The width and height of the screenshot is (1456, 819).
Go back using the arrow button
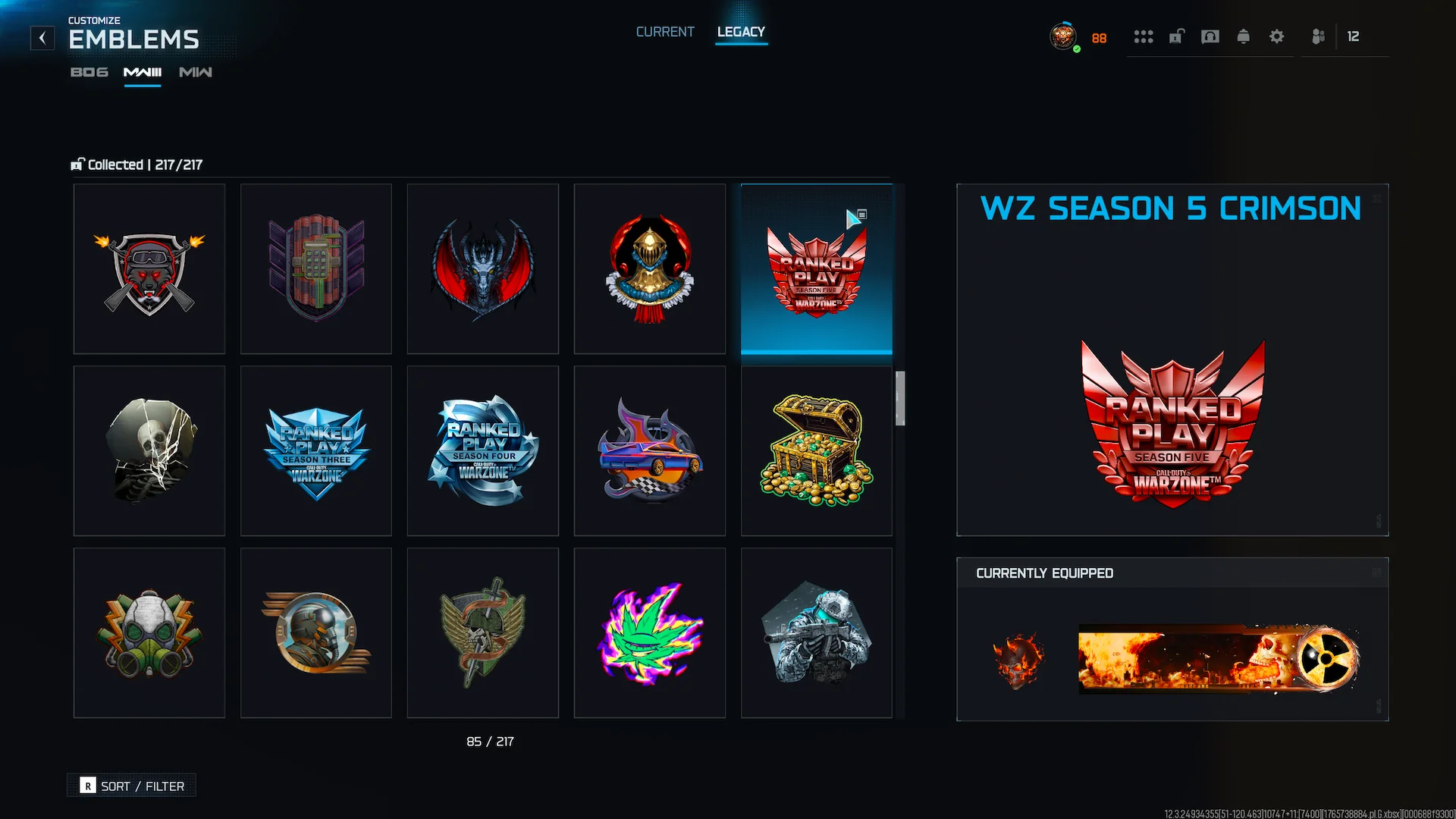pyautogui.click(x=42, y=38)
